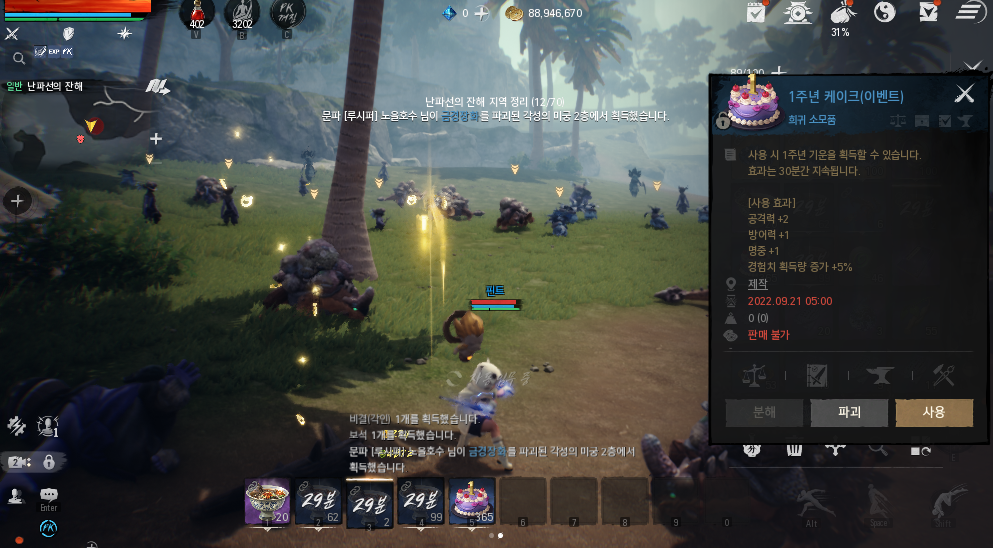Click the 파괴 (Destroy) button
The width and height of the screenshot is (993, 548).
click(849, 412)
